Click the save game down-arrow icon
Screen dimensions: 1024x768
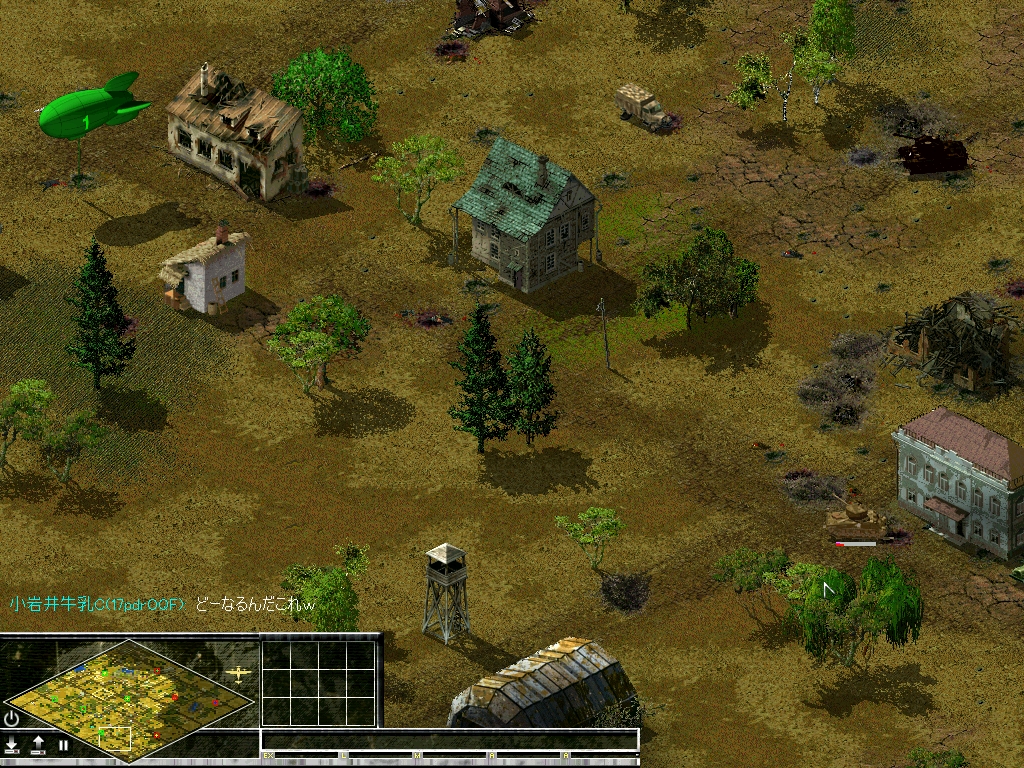[13, 745]
